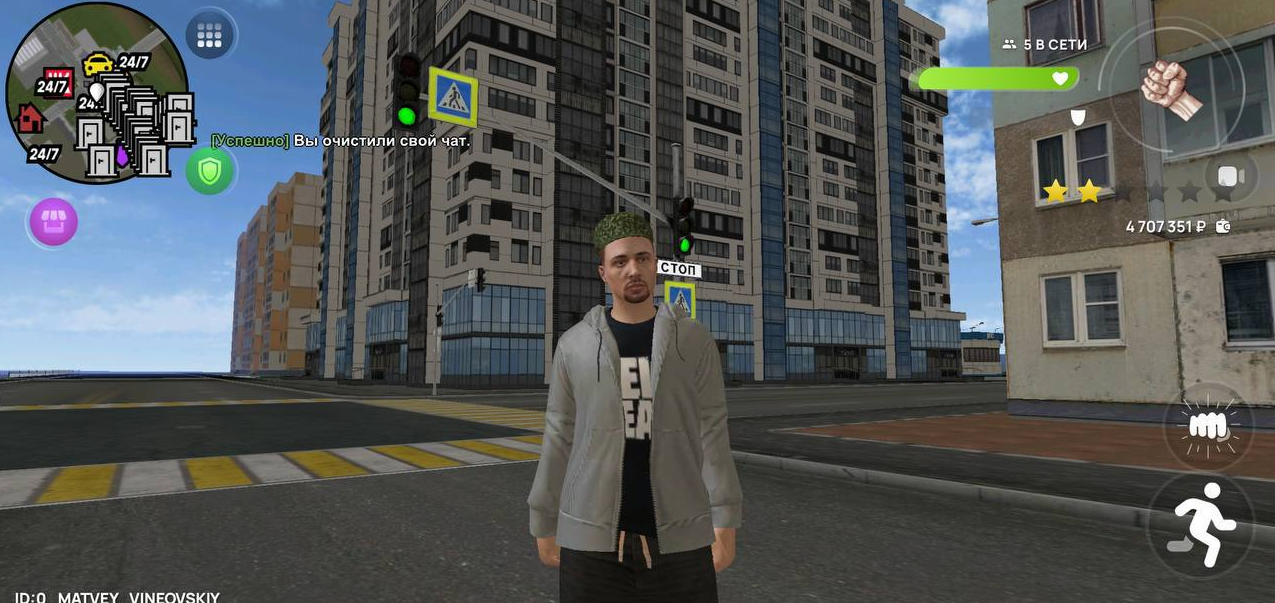Select the fist weapon icon
This screenshot has height=603, width=1275.
point(1171,88)
